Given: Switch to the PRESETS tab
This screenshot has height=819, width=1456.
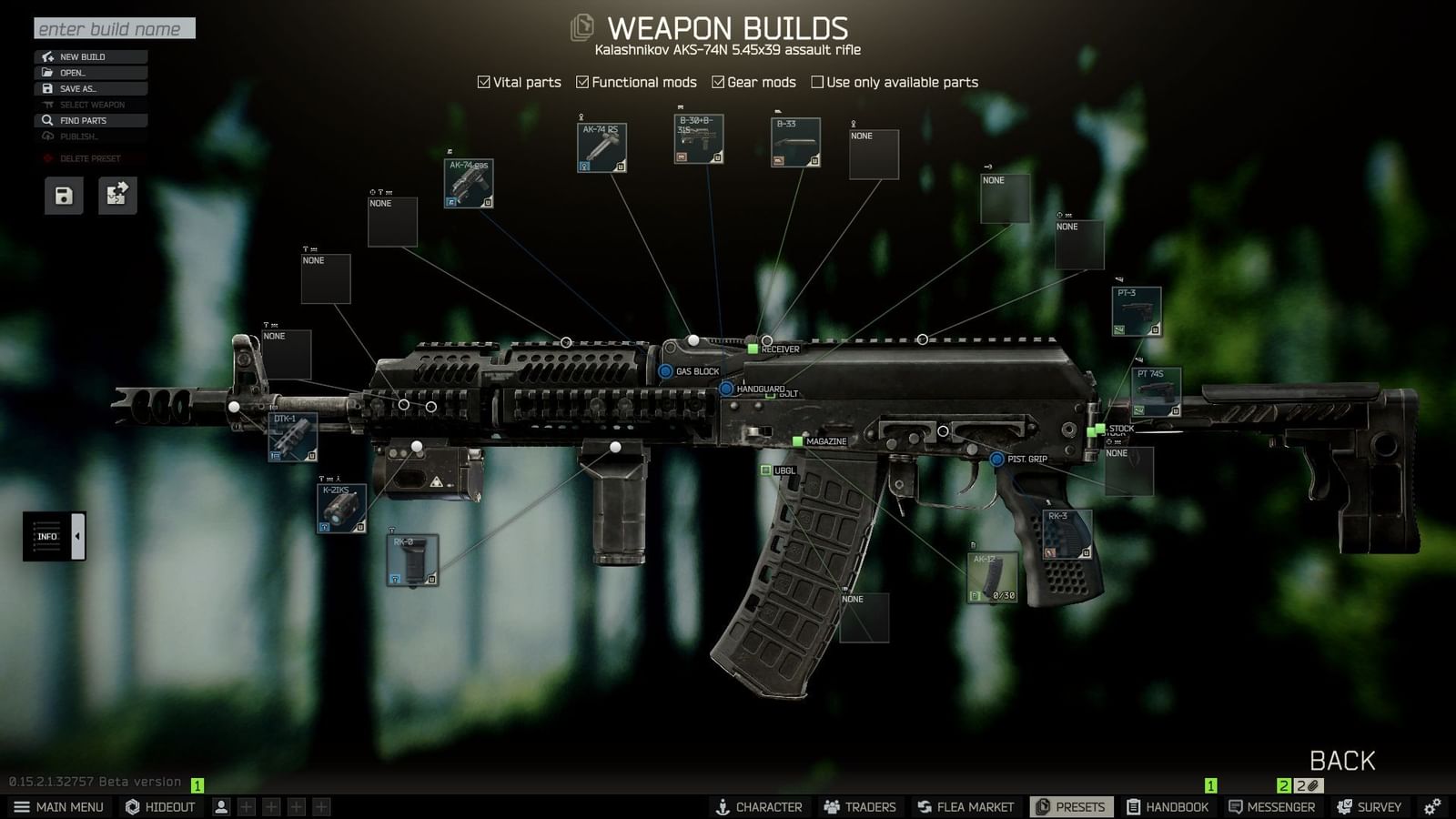Looking at the screenshot, I should pyautogui.click(x=1070, y=806).
